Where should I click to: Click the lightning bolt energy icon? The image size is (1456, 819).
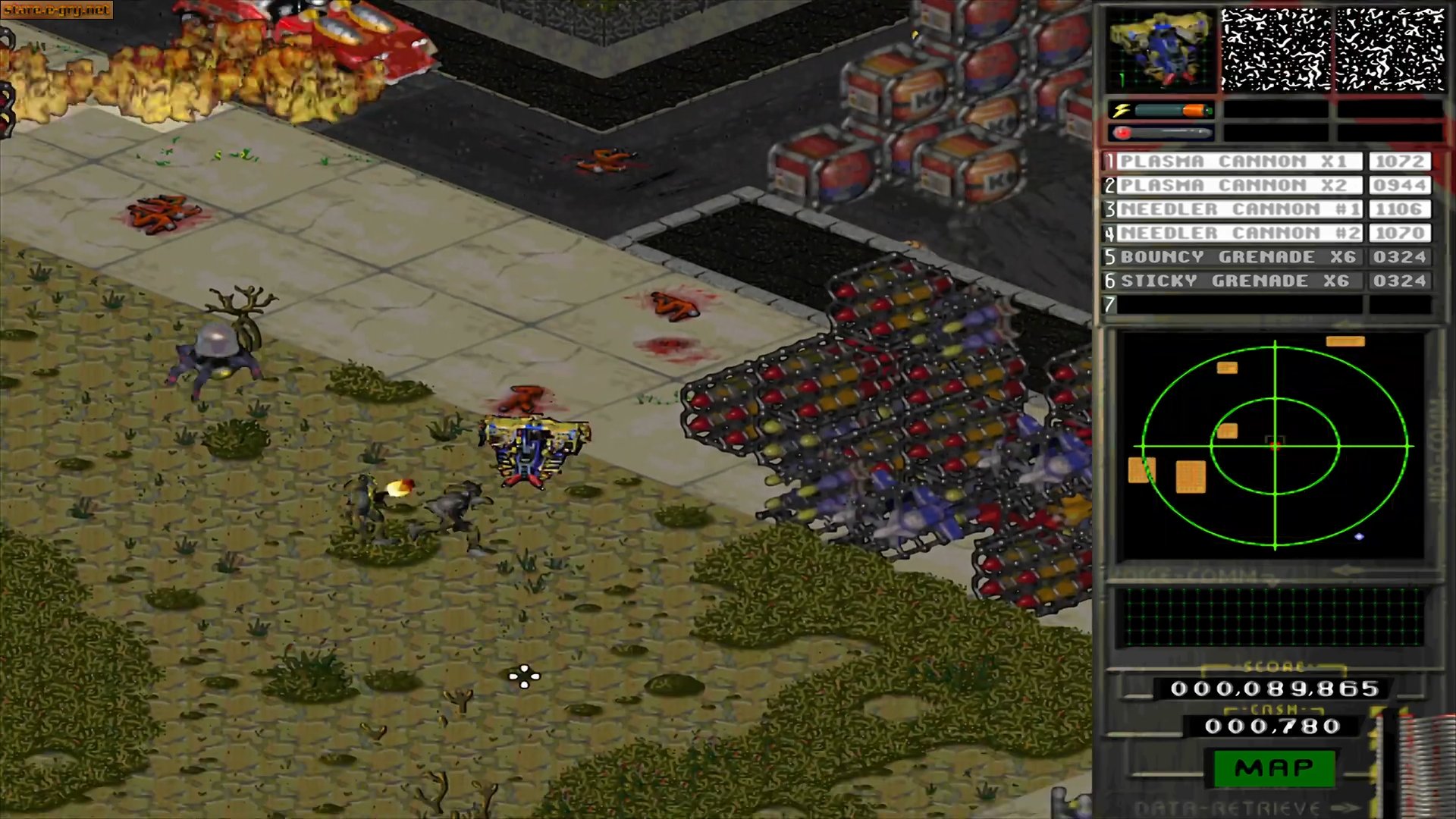(1121, 110)
